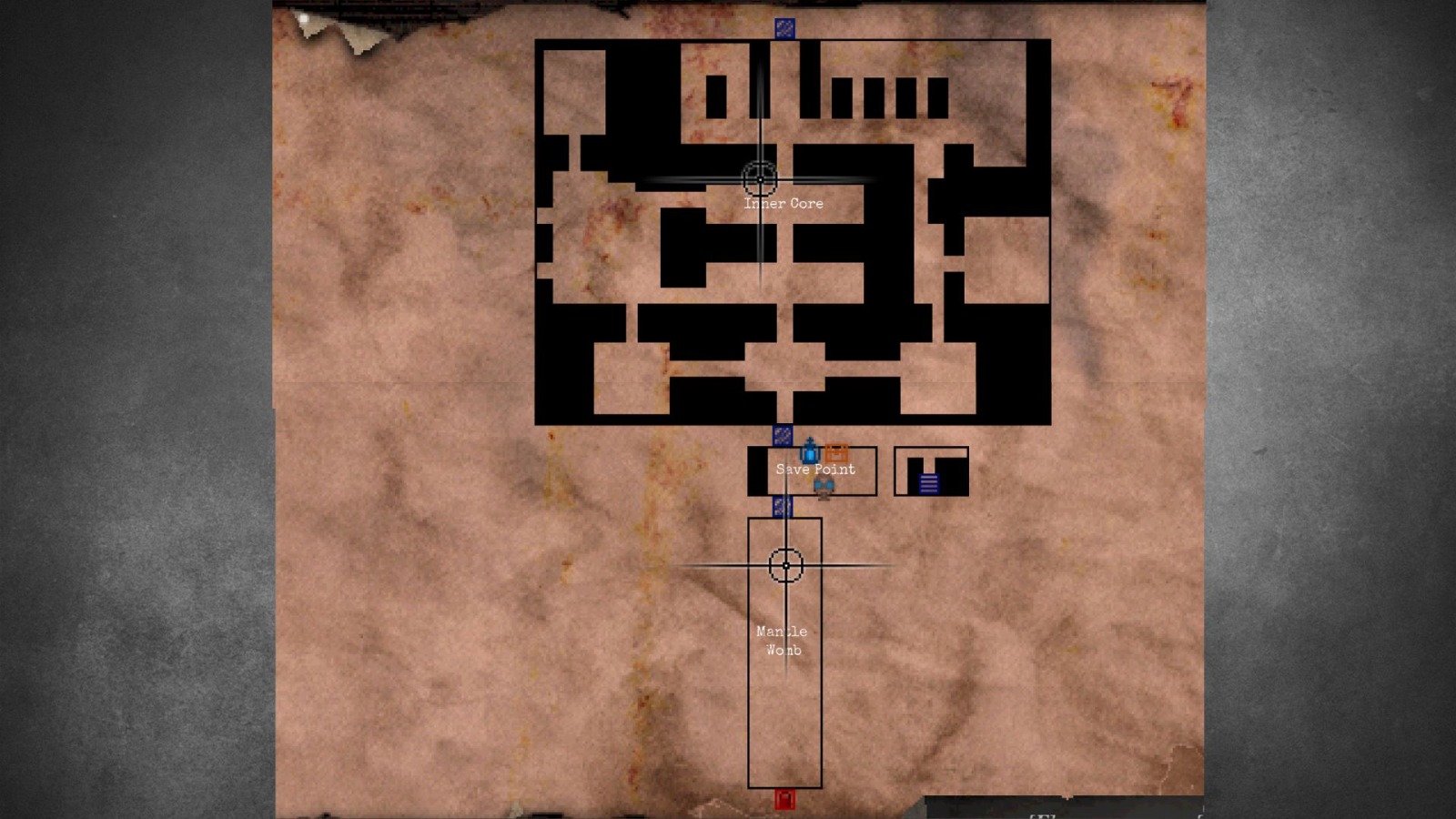
Task: Click the orange treasure chest icon
Action: 836,452
